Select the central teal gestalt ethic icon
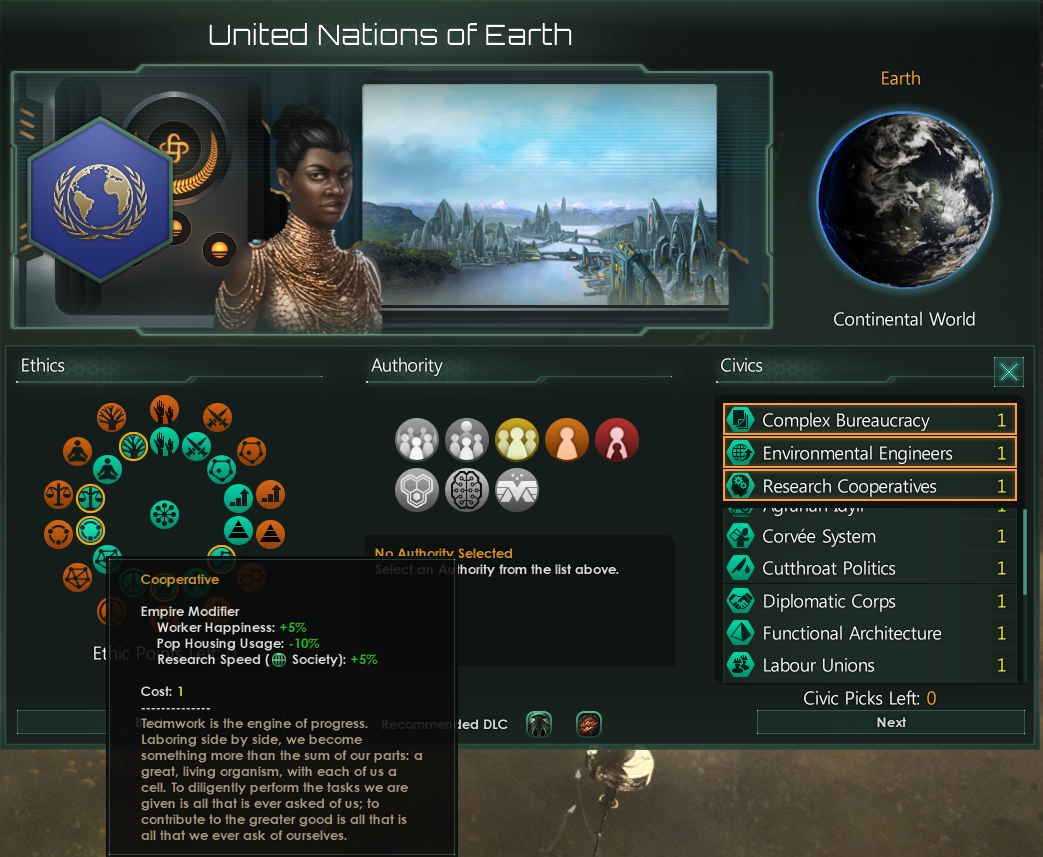This screenshot has height=857, width=1043. click(x=164, y=515)
